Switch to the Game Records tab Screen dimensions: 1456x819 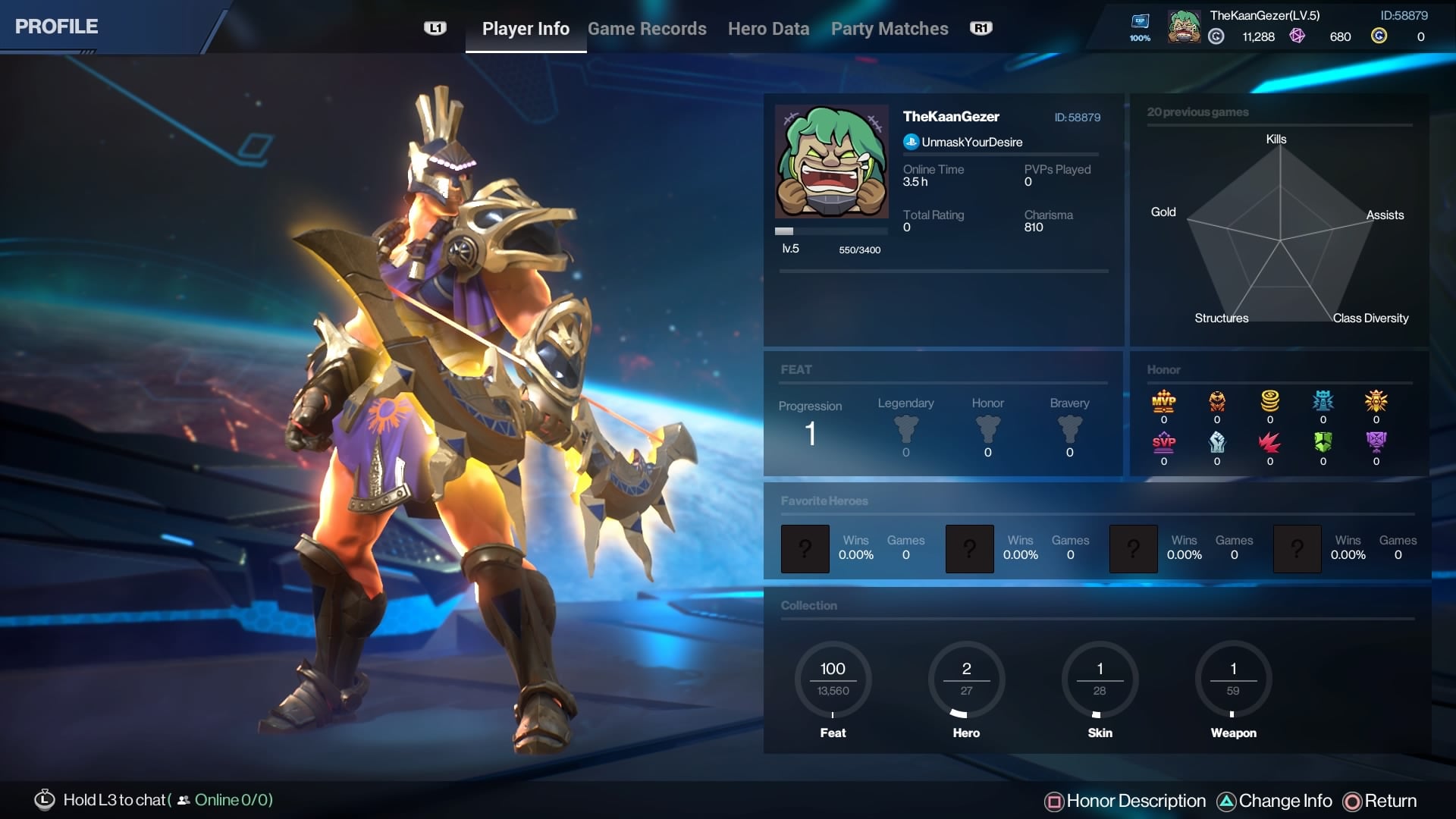[647, 29]
